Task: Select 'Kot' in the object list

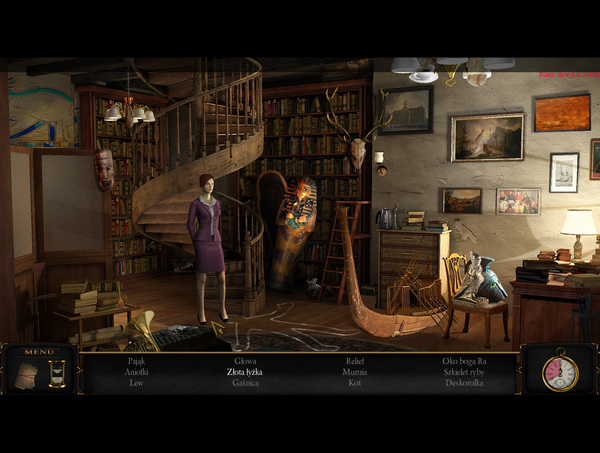Action: point(354,383)
